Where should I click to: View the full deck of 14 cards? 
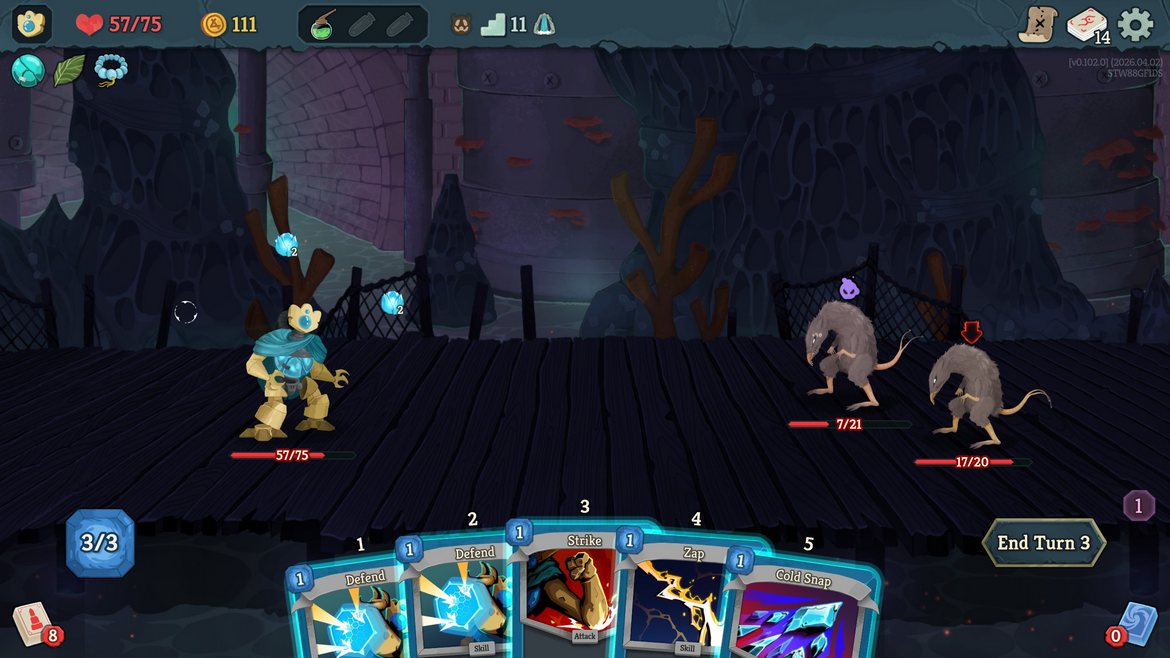pyautogui.click(x=1087, y=25)
